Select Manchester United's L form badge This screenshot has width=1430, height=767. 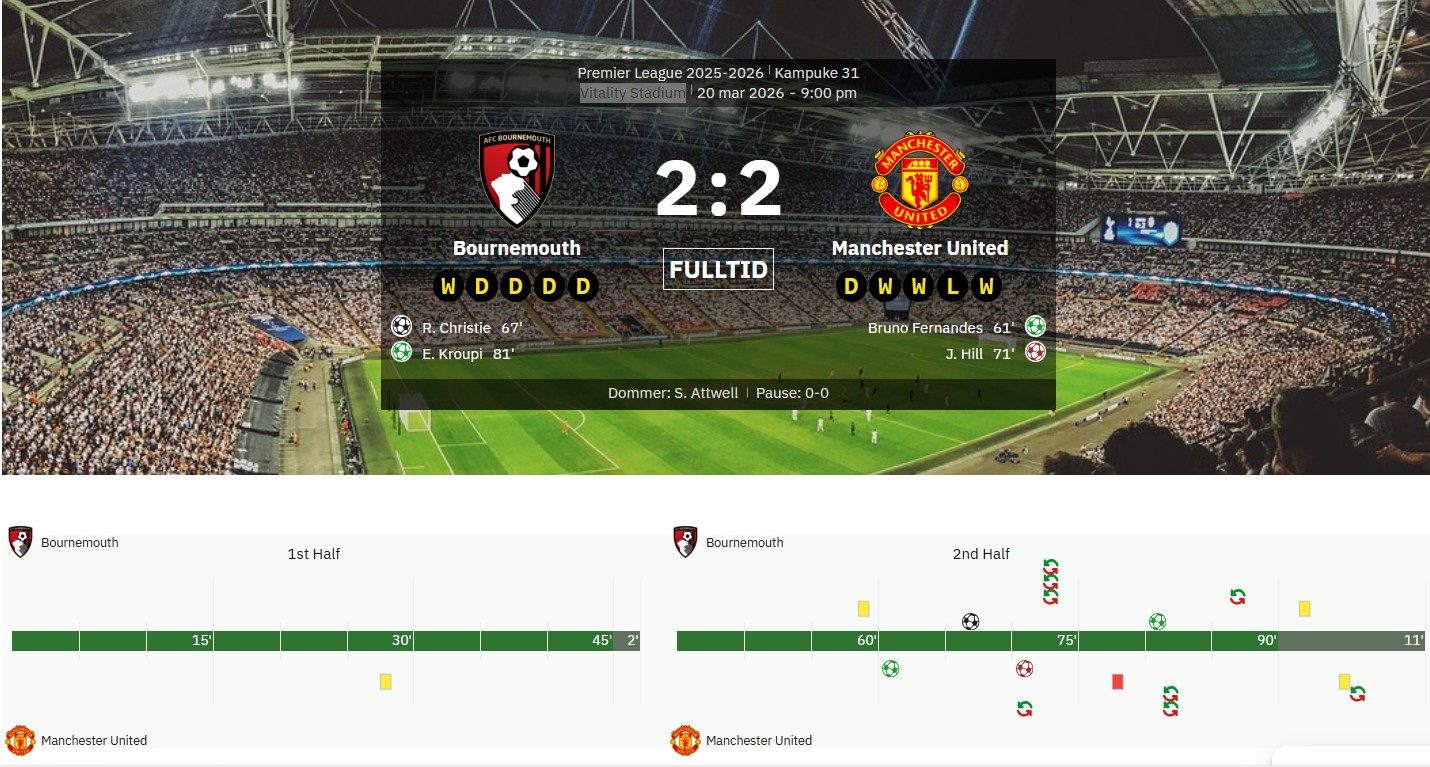[953, 287]
